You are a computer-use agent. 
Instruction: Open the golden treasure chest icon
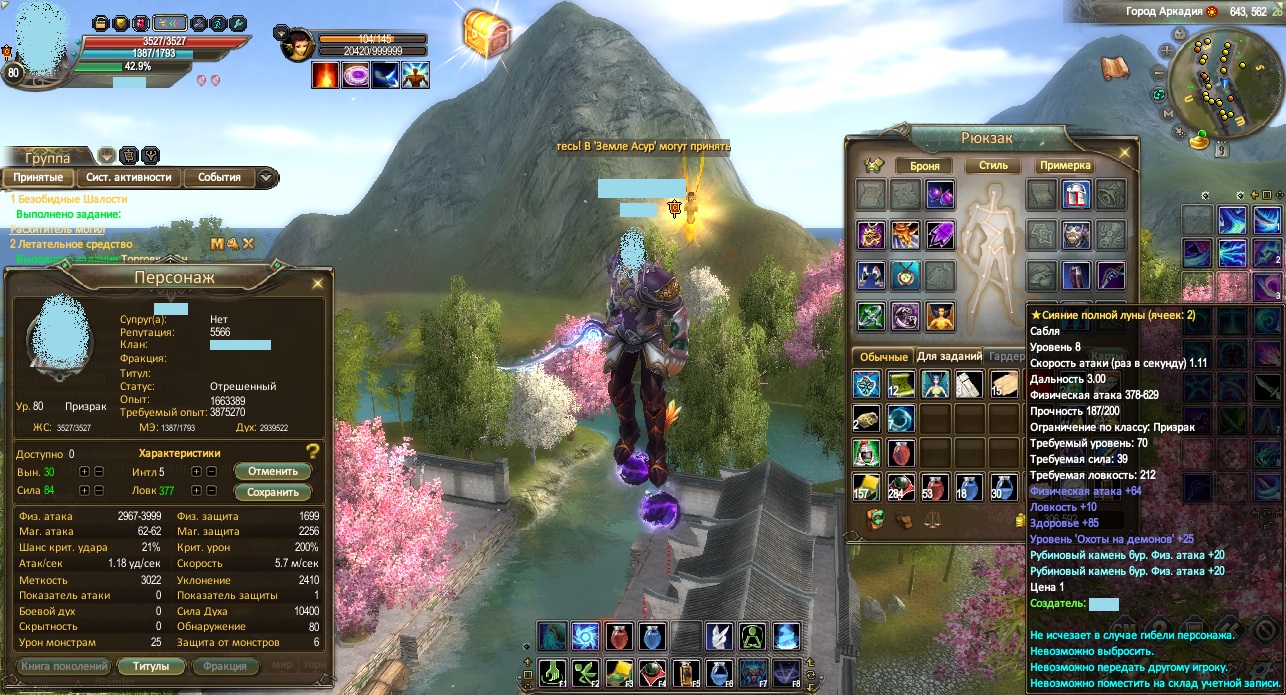tap(487, 35)
